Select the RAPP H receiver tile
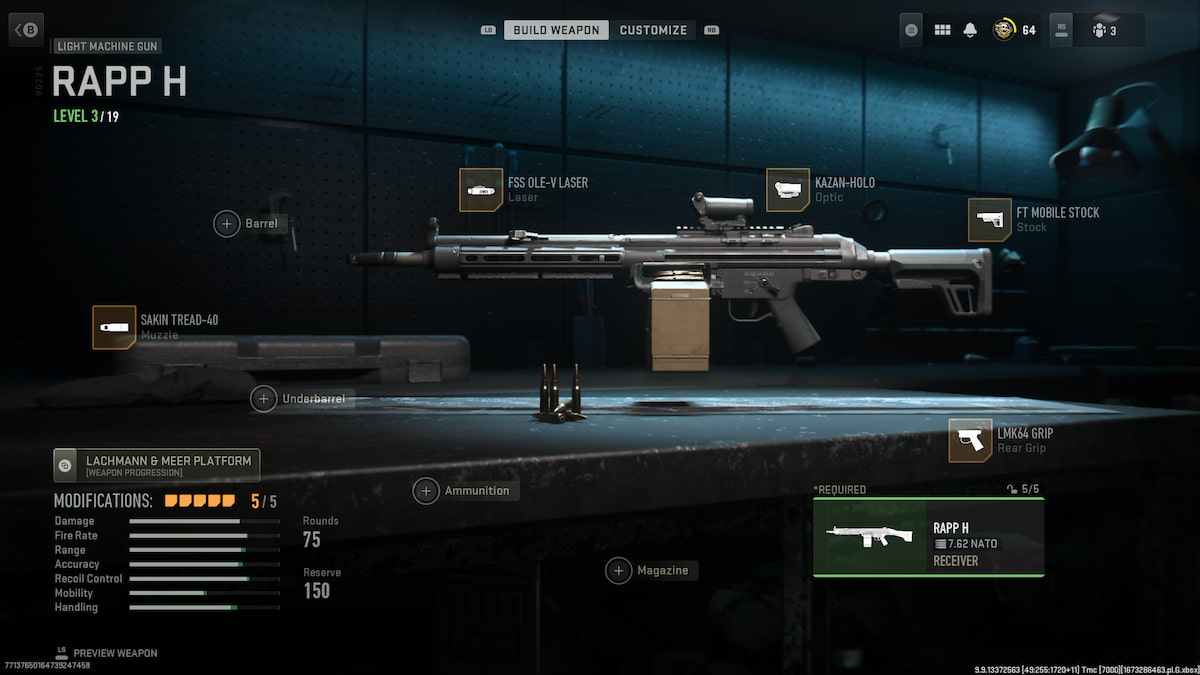1200x675 pixels. point(928,537)
